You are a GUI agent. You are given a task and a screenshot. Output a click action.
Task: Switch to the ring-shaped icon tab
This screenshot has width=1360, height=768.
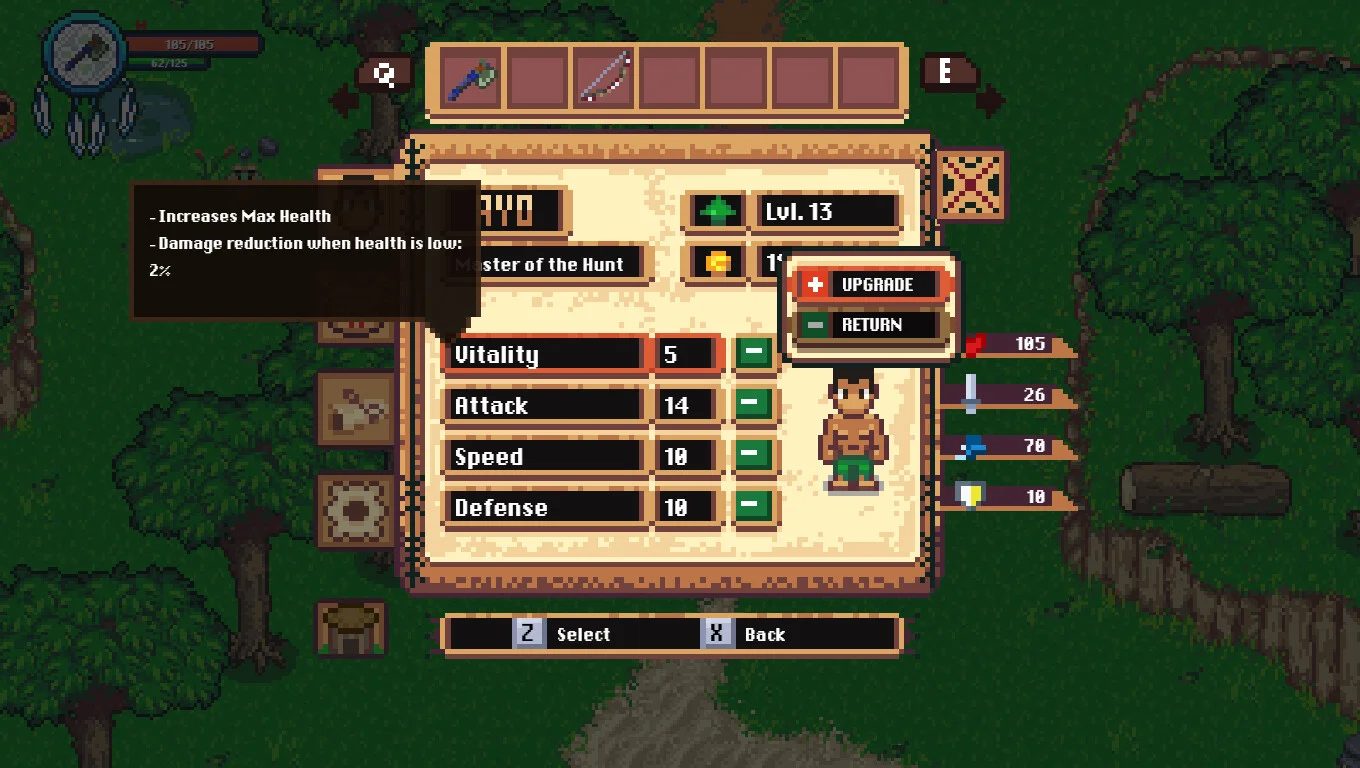pyautogui.click(x=355, y=510)
